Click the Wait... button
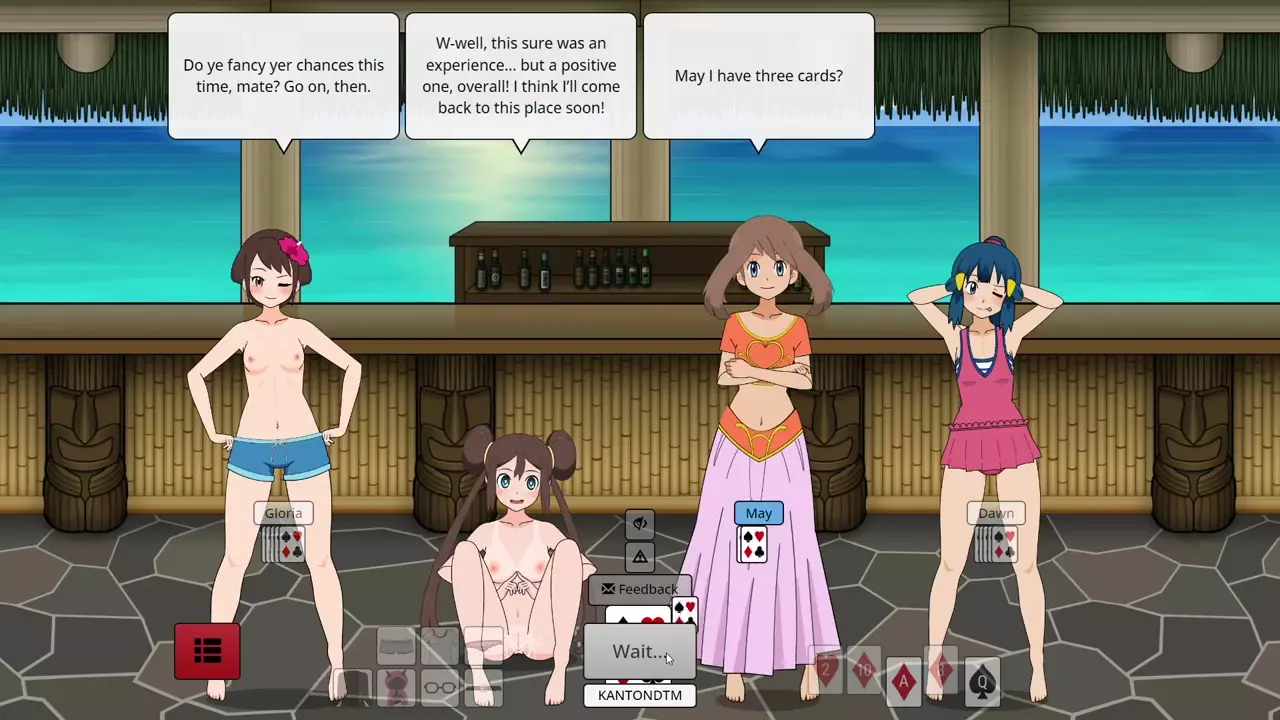 pyautogui.click(x=639, y=652)
